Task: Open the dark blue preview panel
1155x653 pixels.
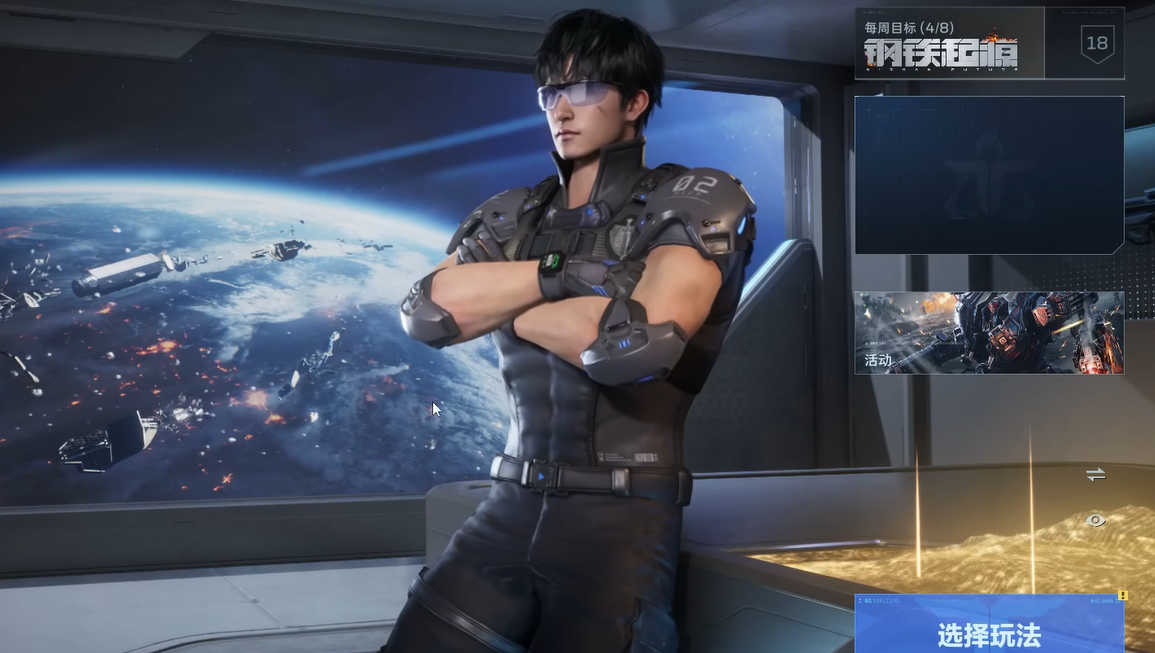Action: 988,175
